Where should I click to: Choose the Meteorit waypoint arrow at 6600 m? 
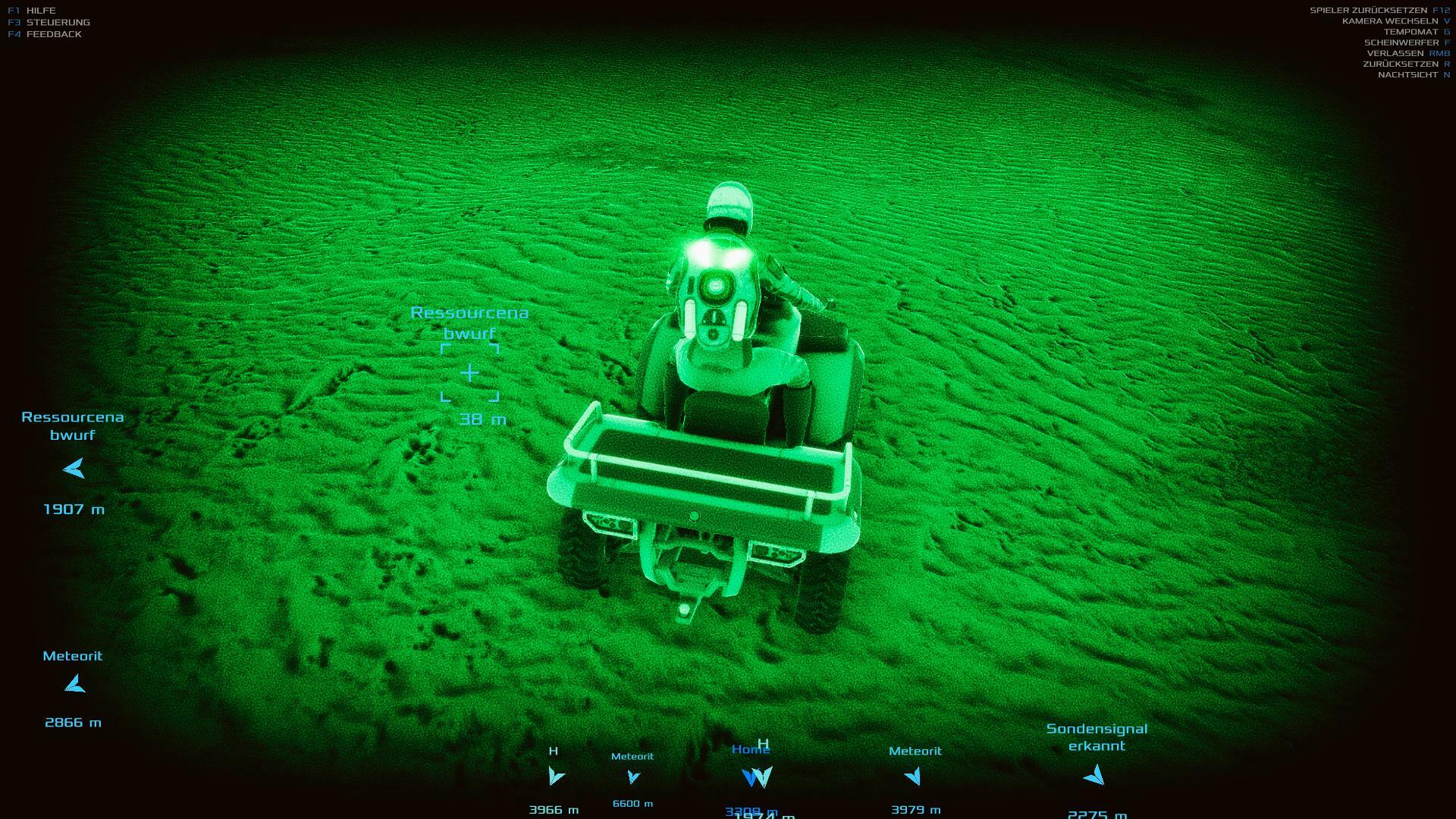coord(633,777)
